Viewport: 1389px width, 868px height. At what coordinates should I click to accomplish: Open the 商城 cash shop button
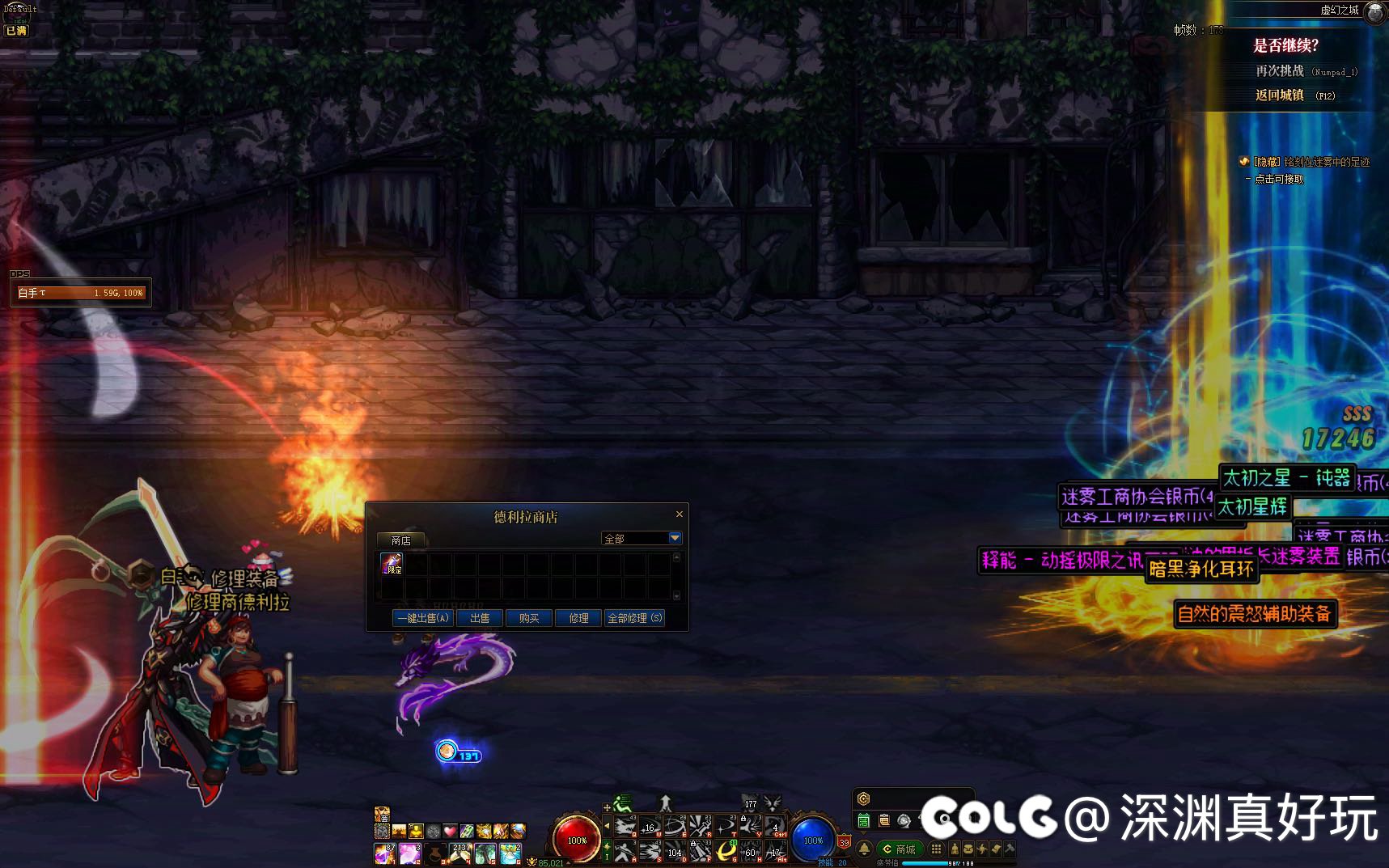900,849
